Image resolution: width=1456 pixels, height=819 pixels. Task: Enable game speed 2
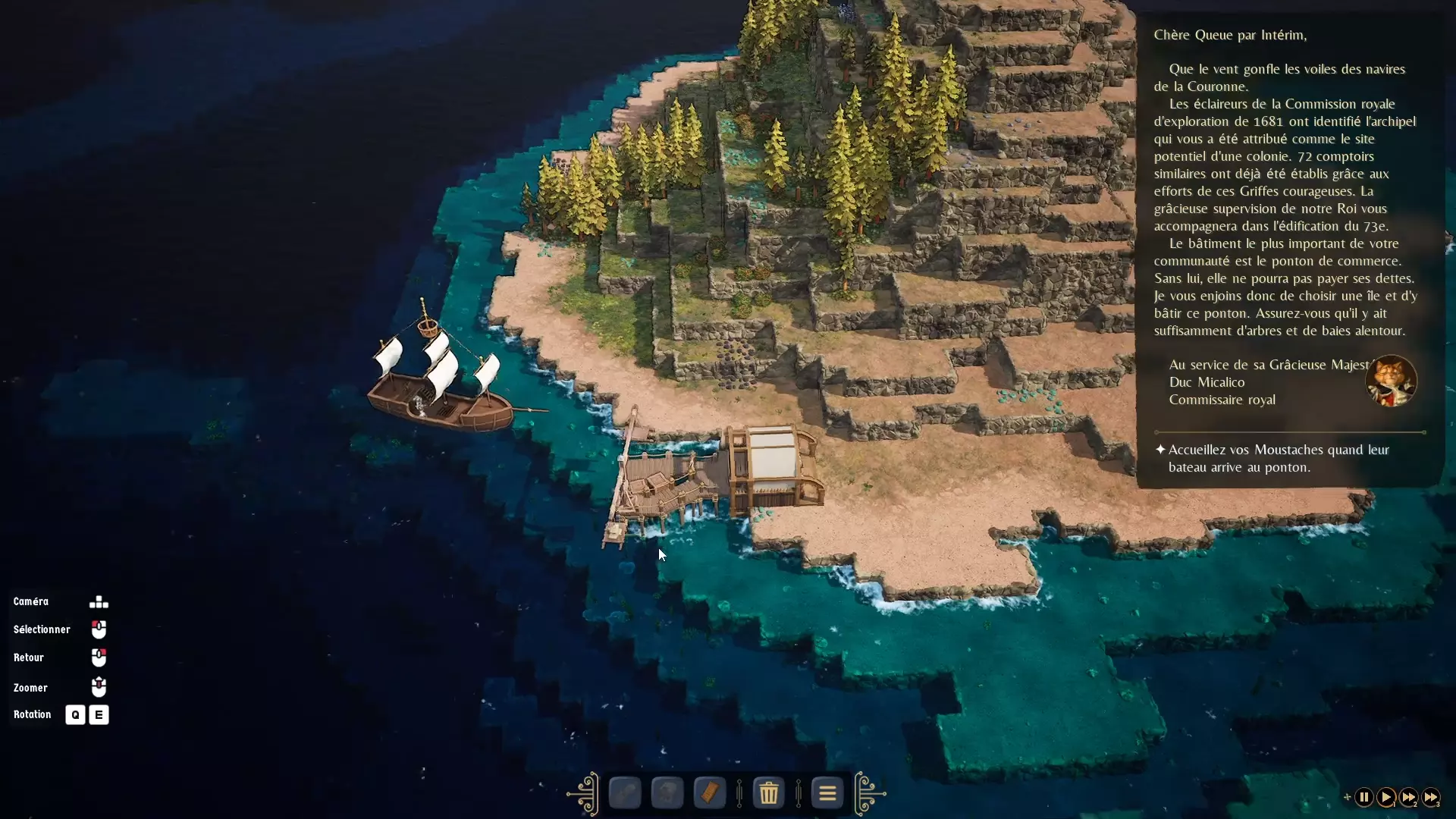tap(1407, 797)
